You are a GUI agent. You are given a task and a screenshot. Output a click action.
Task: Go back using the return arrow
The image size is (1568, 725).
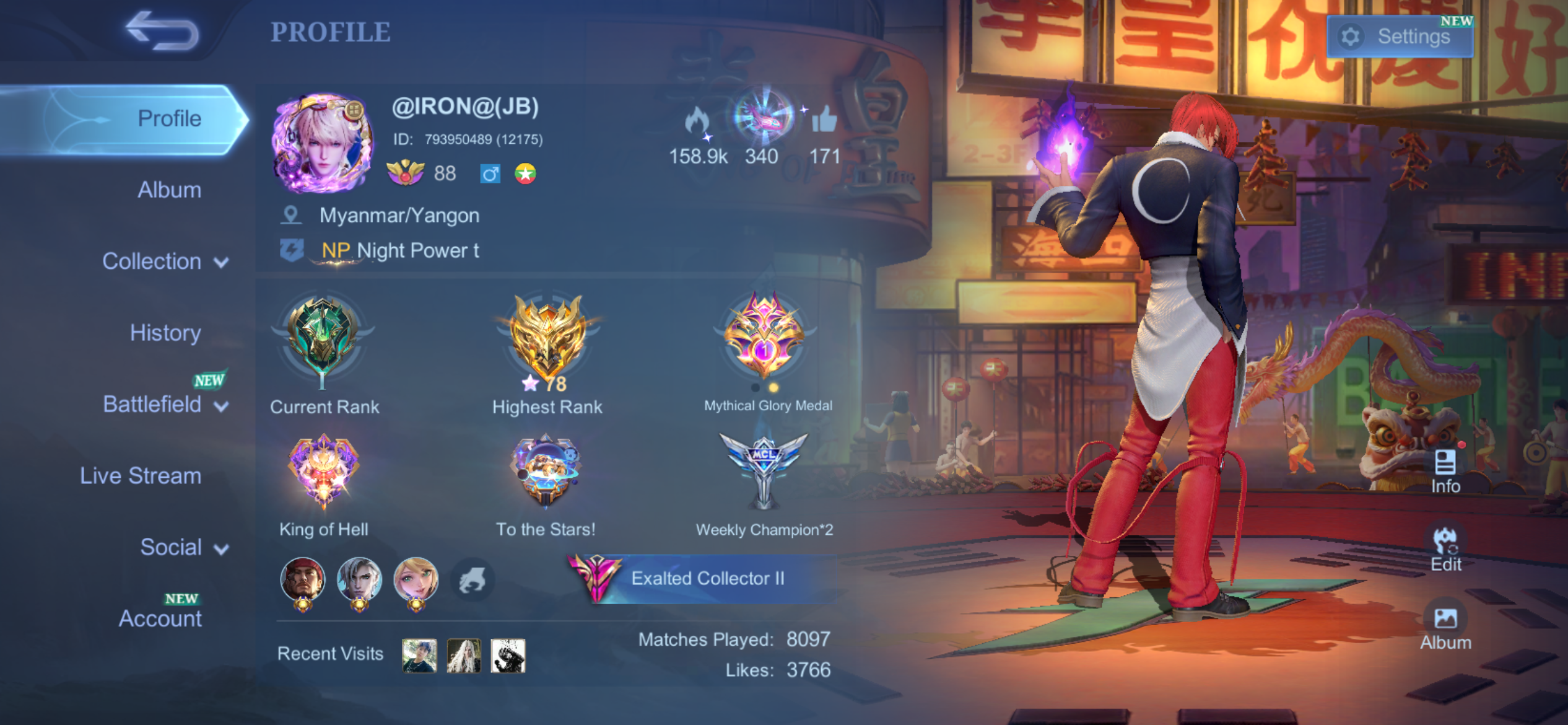162,31
